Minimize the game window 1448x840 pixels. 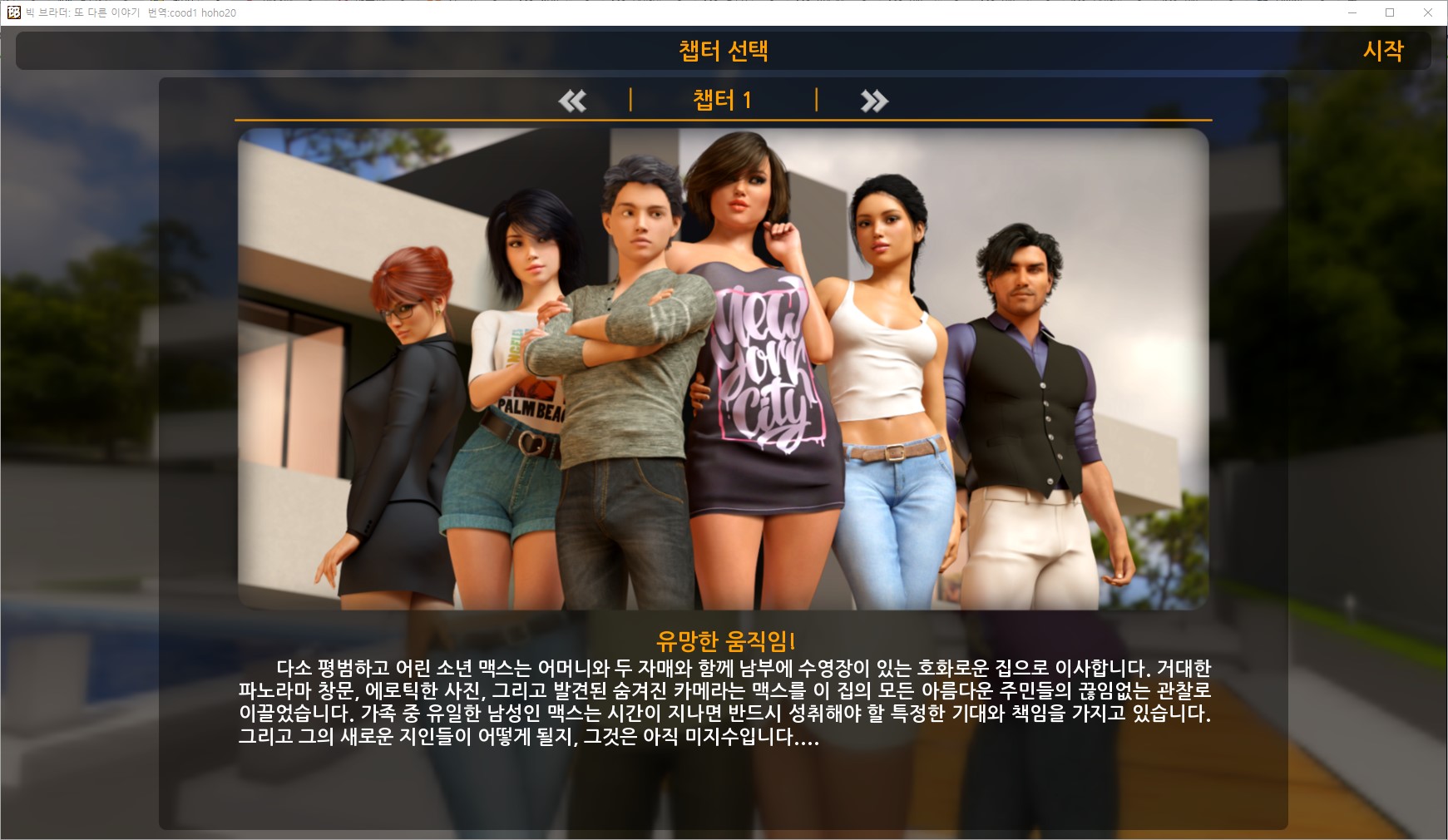pyautogui.click(x=1352, y=12)
